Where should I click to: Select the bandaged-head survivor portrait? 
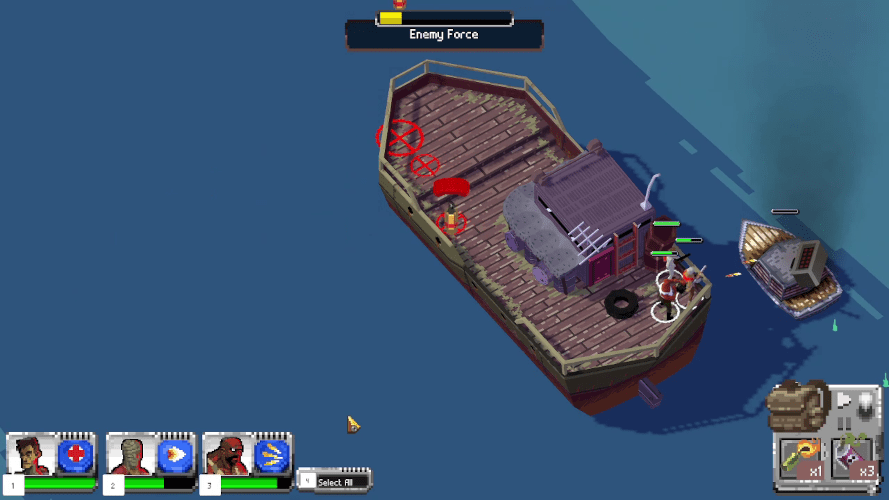point(132,456)
